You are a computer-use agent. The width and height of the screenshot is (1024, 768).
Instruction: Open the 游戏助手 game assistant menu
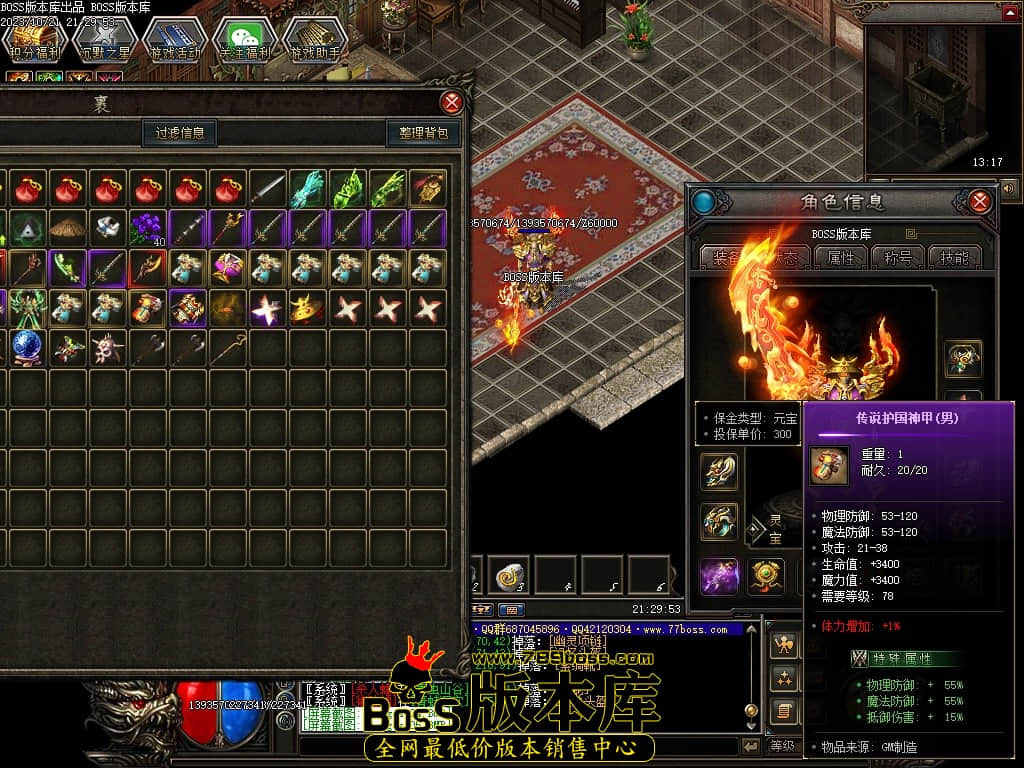point(314,41)
